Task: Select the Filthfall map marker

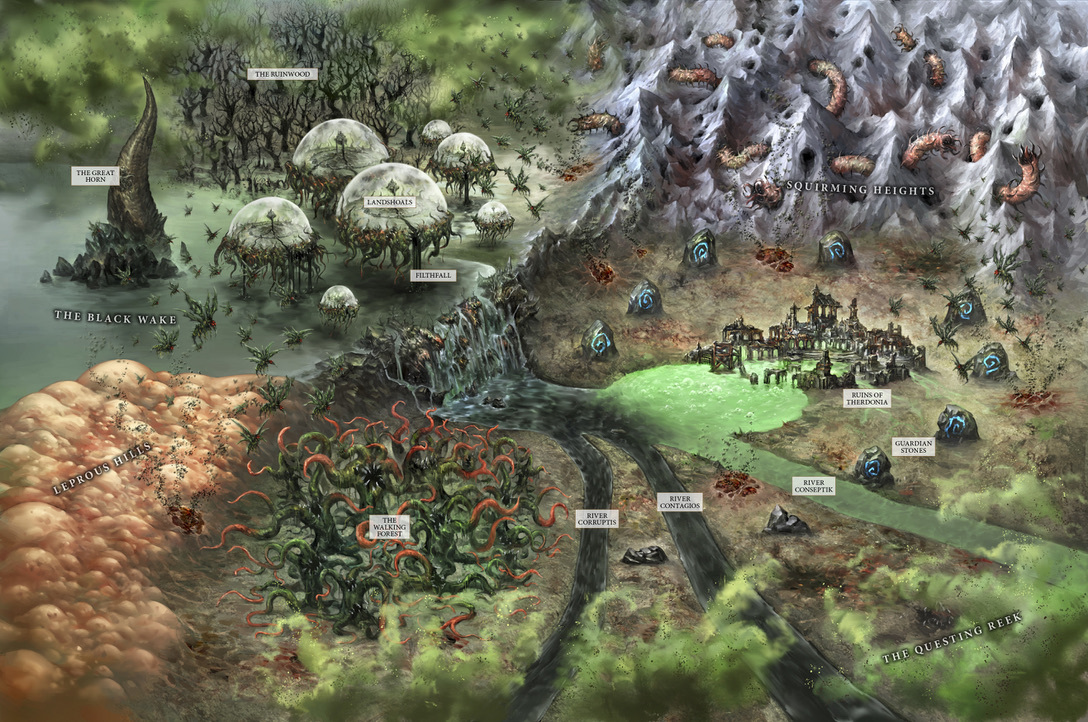Action: click(433, 273)
